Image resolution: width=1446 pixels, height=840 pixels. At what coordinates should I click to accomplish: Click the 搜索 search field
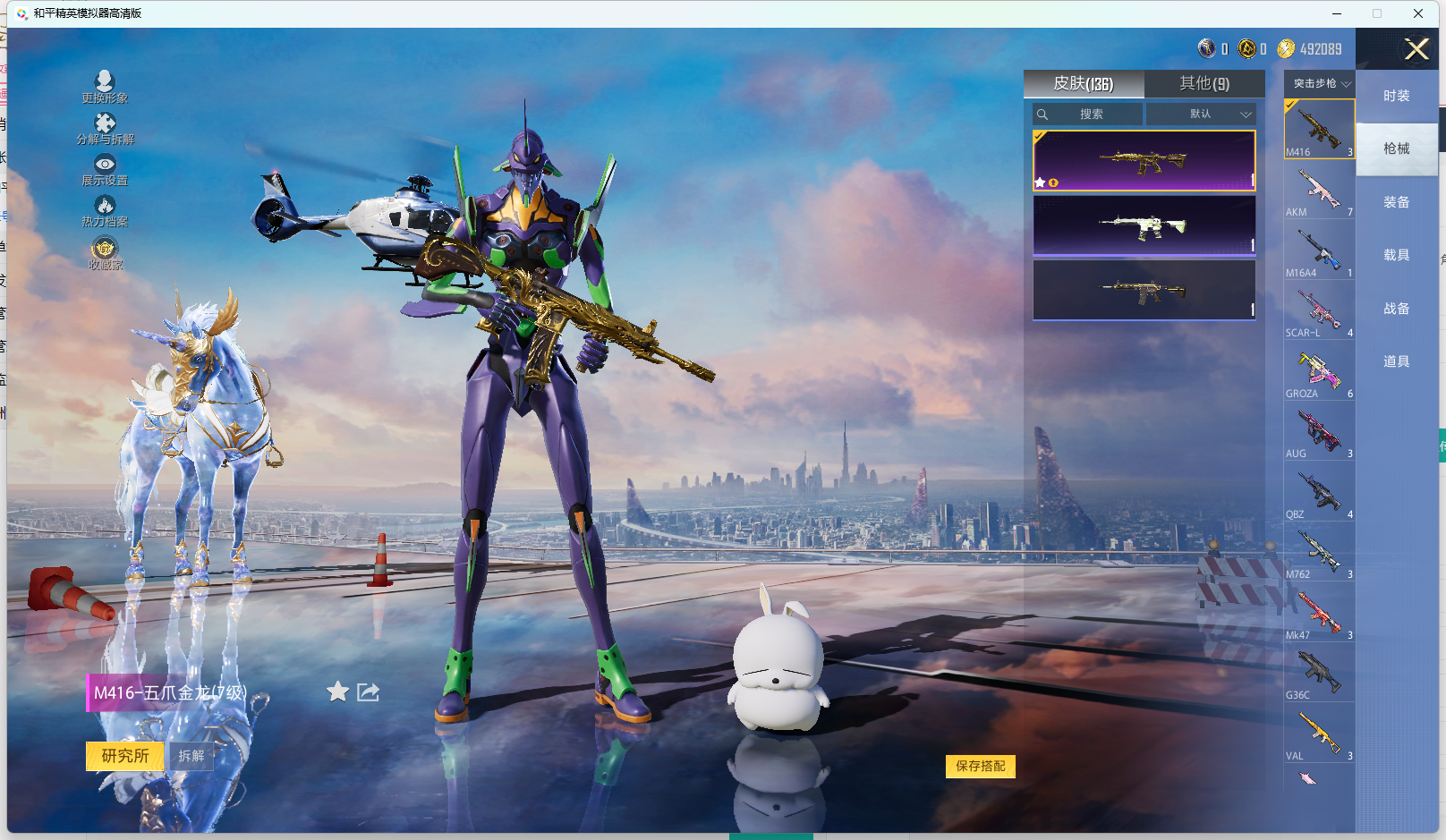(x=1088, y=115)
